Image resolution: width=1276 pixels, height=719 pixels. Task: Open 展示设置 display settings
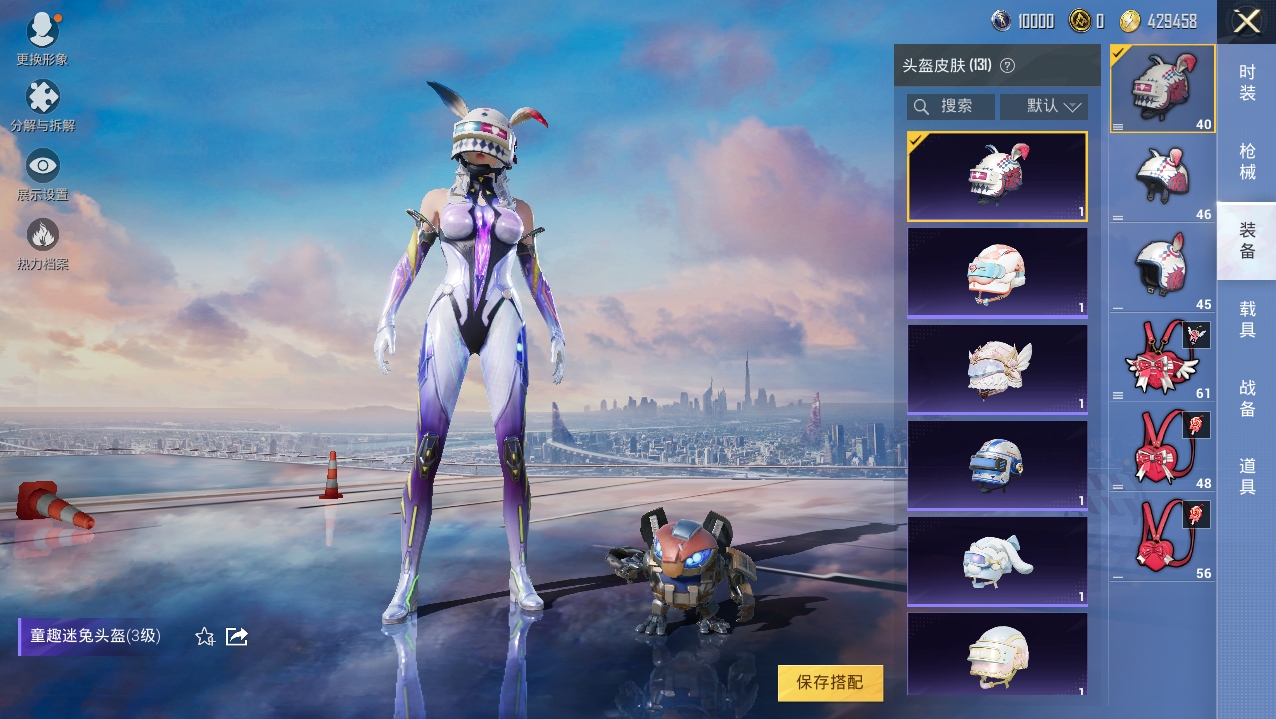click(x=42, y=174)
